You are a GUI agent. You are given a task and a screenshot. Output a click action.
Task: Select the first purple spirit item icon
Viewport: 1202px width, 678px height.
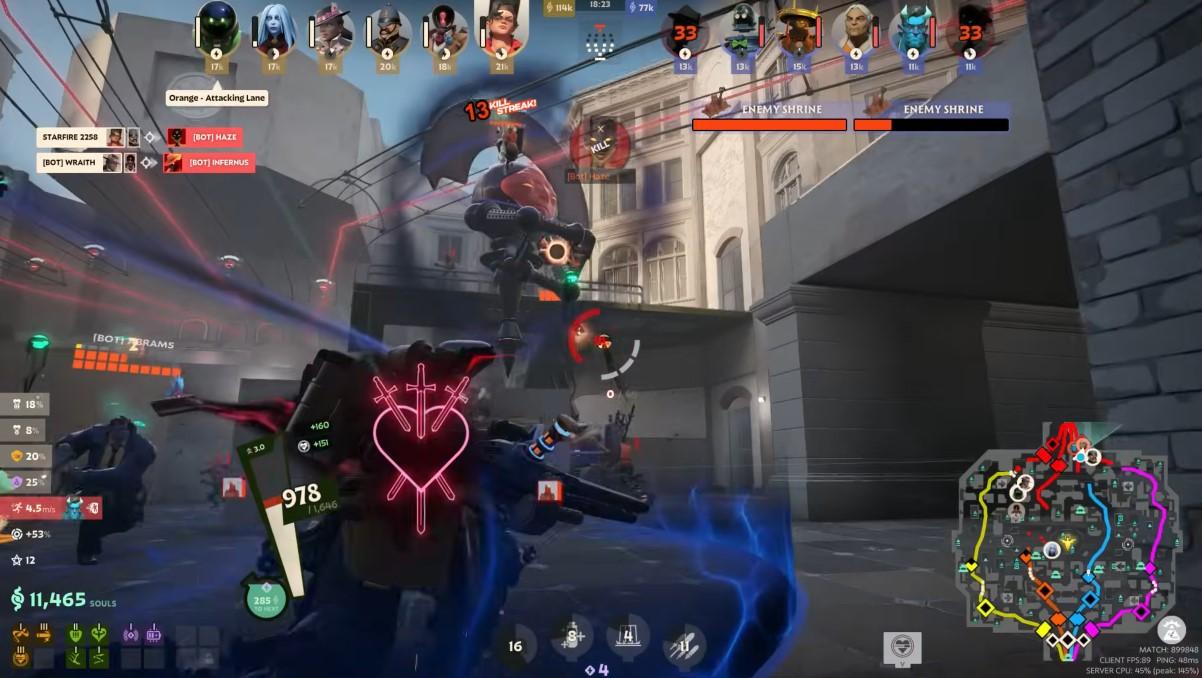(131, 634)
